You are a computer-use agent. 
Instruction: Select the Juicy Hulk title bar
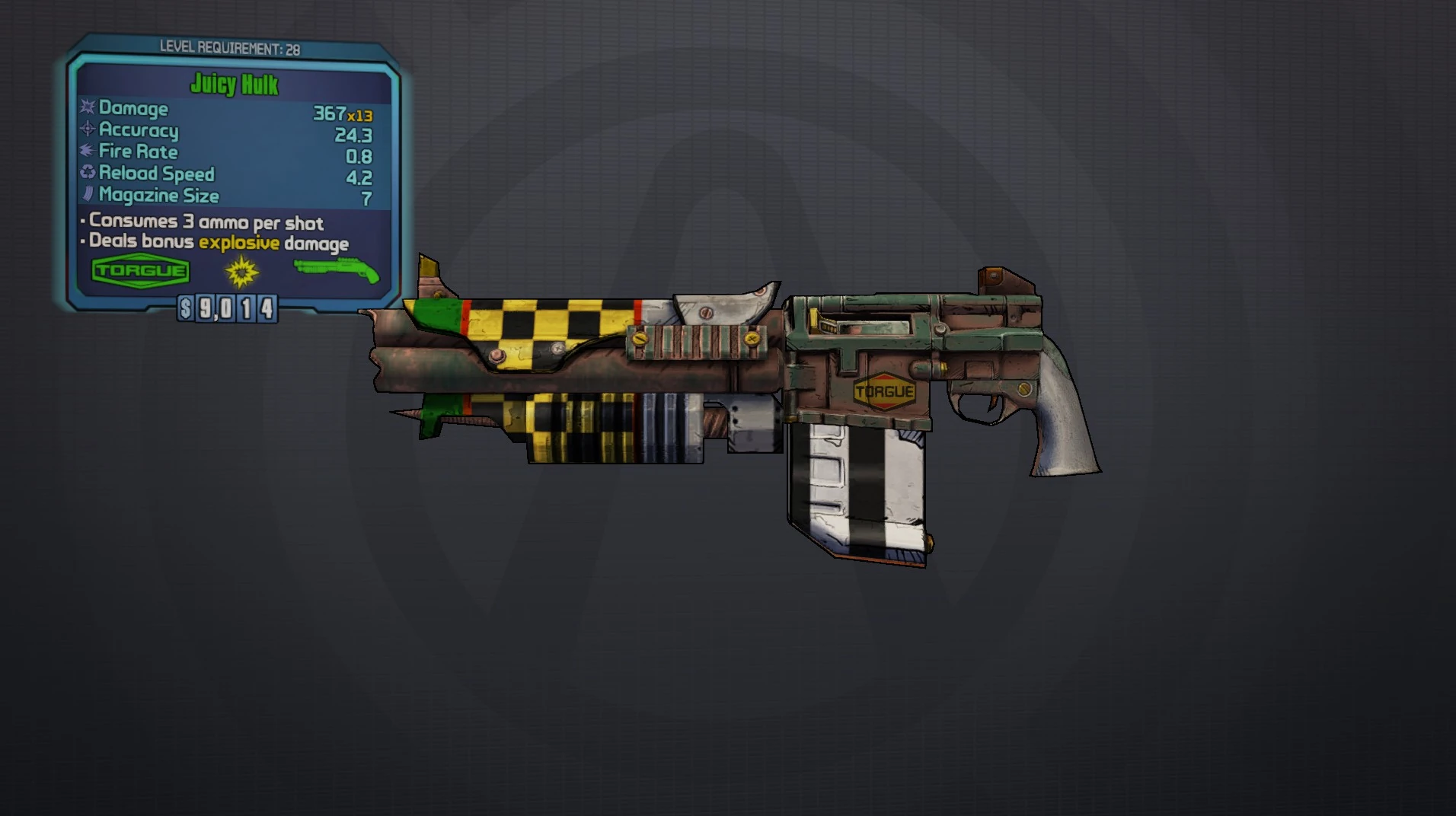235,85
